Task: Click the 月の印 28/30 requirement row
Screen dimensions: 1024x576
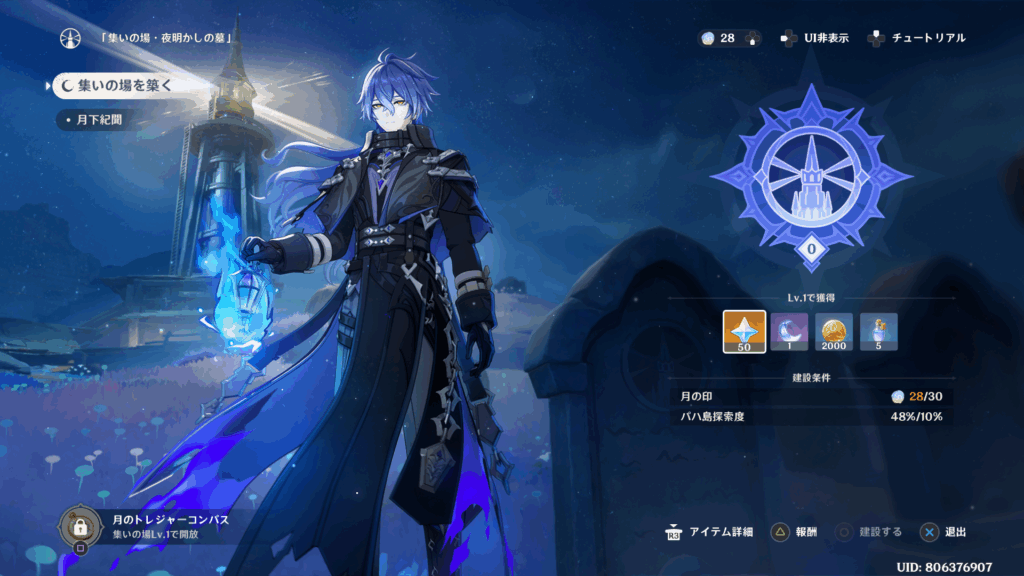Action: (x=810, y=397)
